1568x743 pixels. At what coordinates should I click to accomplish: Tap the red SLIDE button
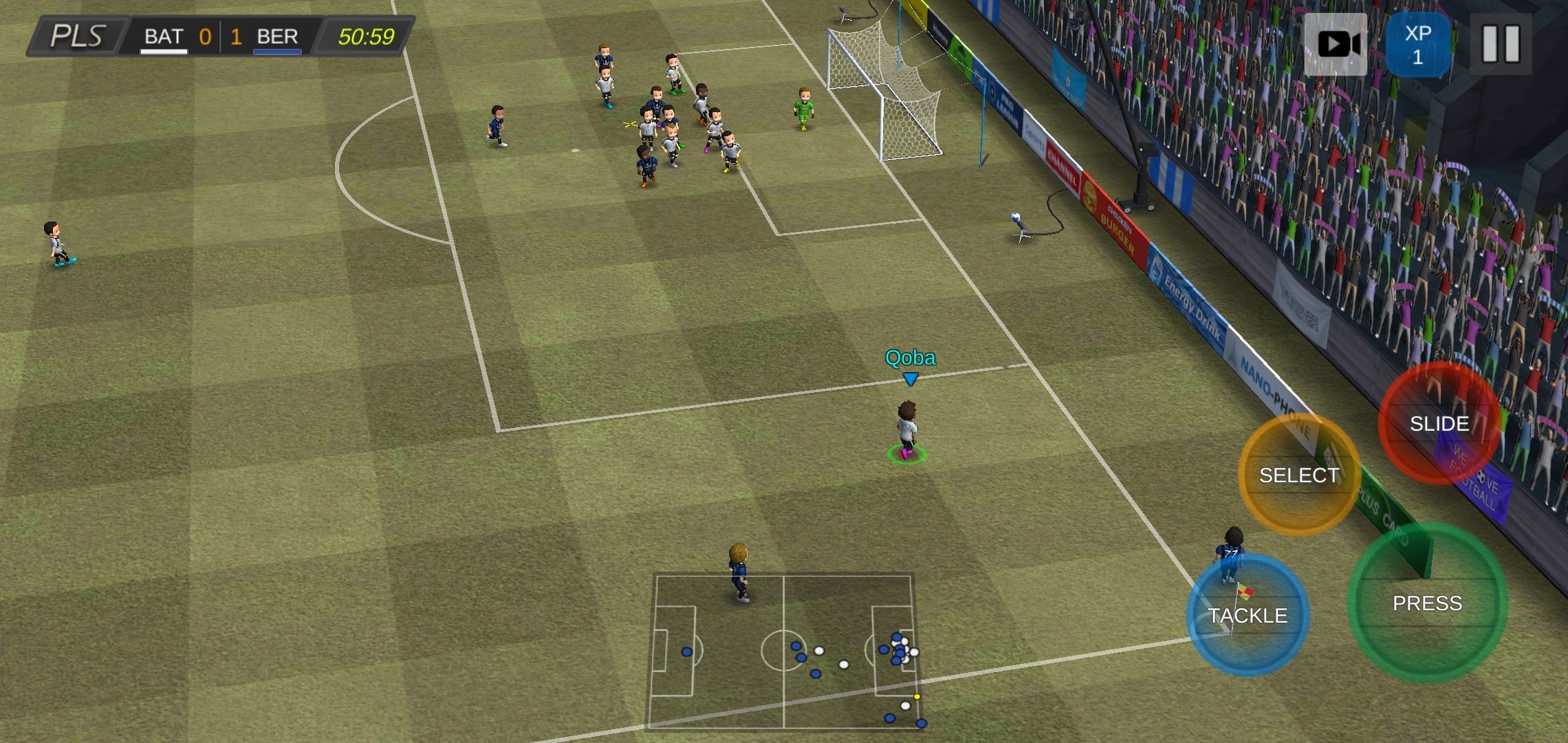(1439, 424)
